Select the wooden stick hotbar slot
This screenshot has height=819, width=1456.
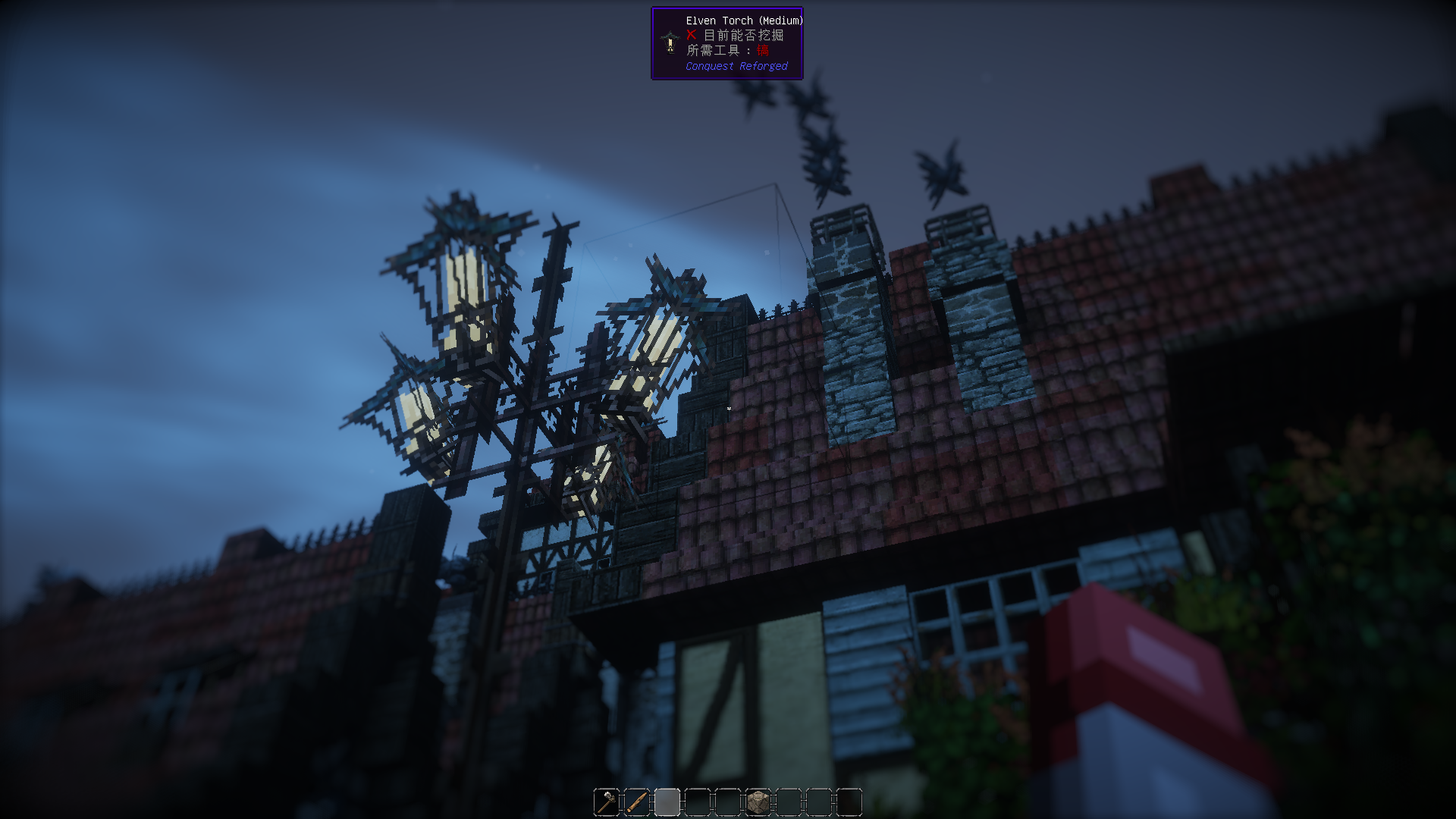click(x=637, y=802)
